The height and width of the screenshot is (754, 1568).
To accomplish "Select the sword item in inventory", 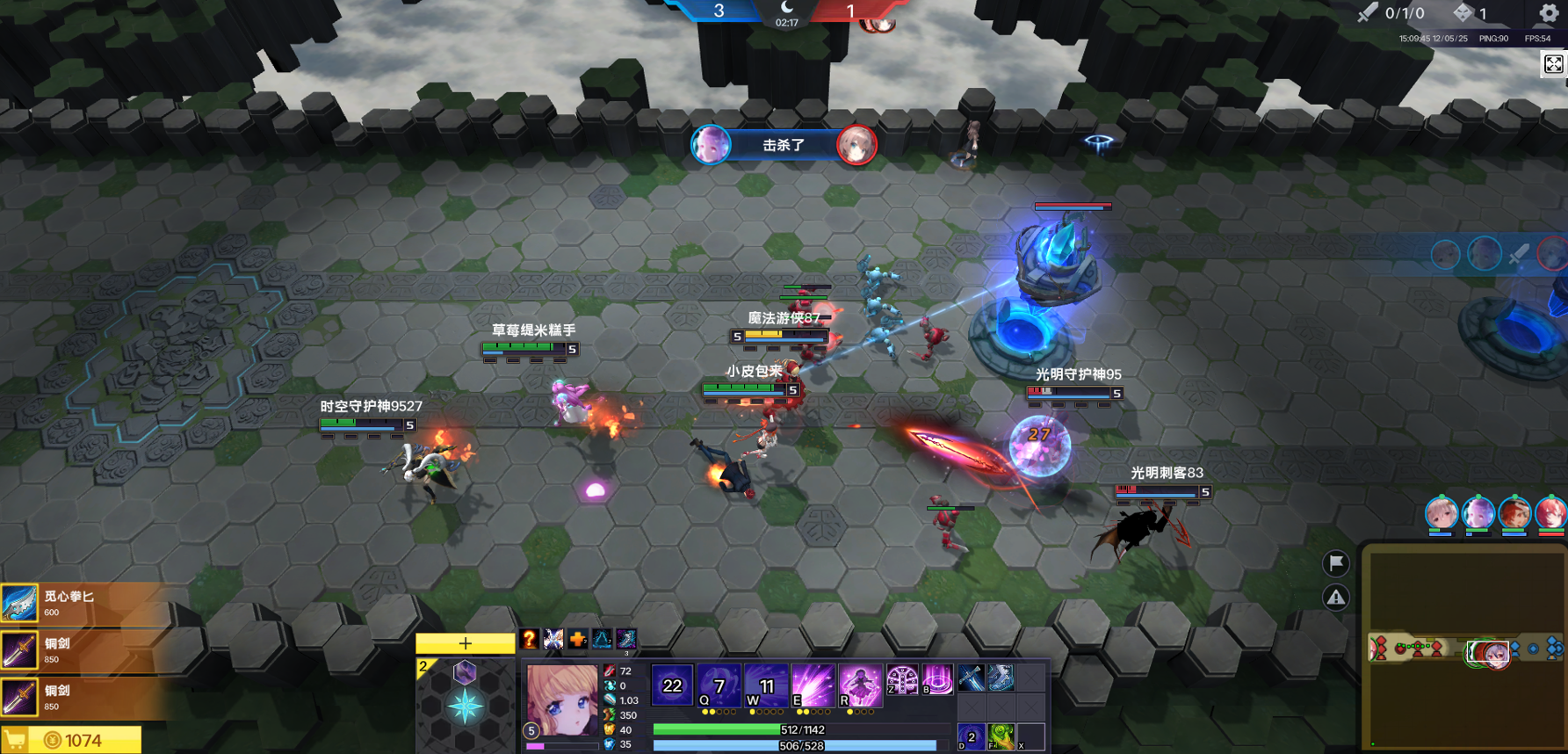I will coord(971,678).
